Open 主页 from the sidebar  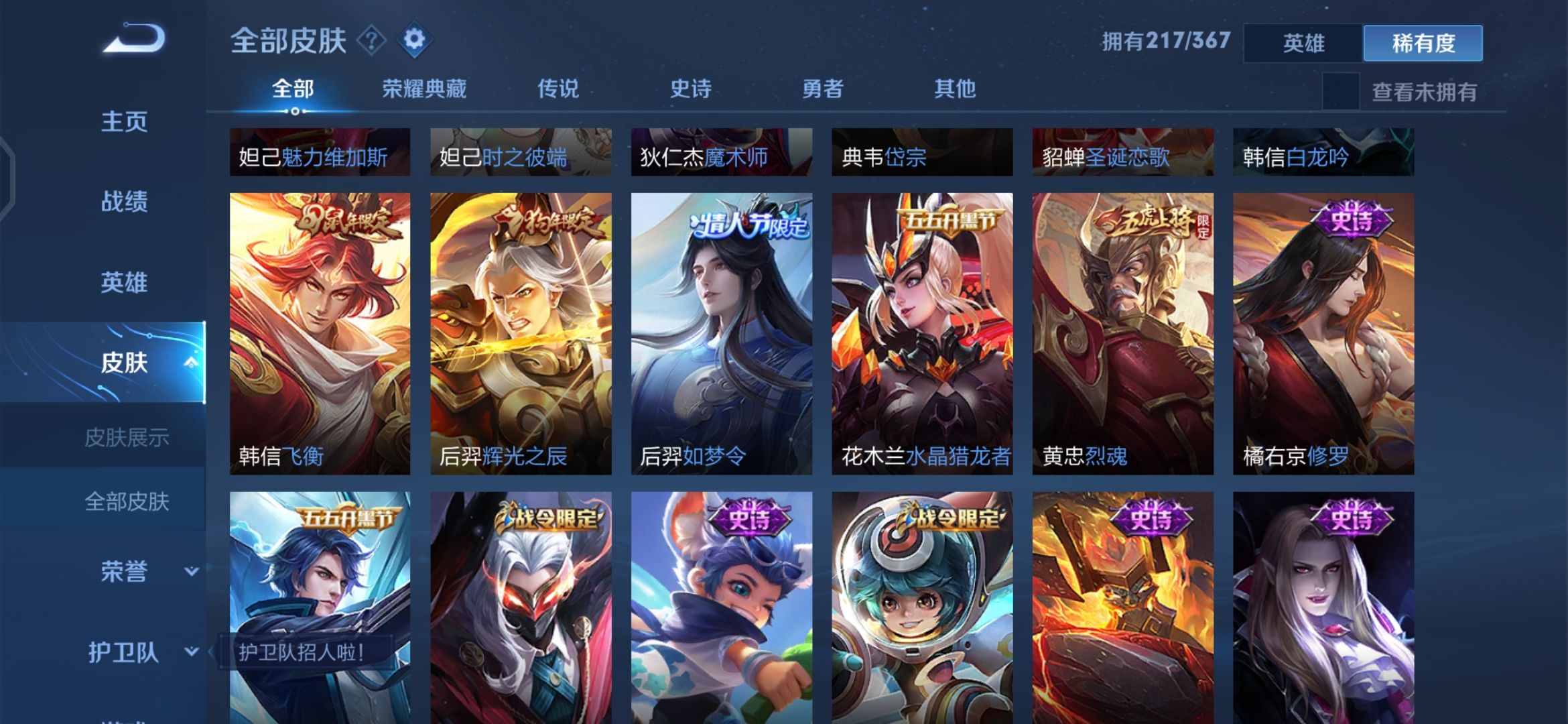click(125, 121)
